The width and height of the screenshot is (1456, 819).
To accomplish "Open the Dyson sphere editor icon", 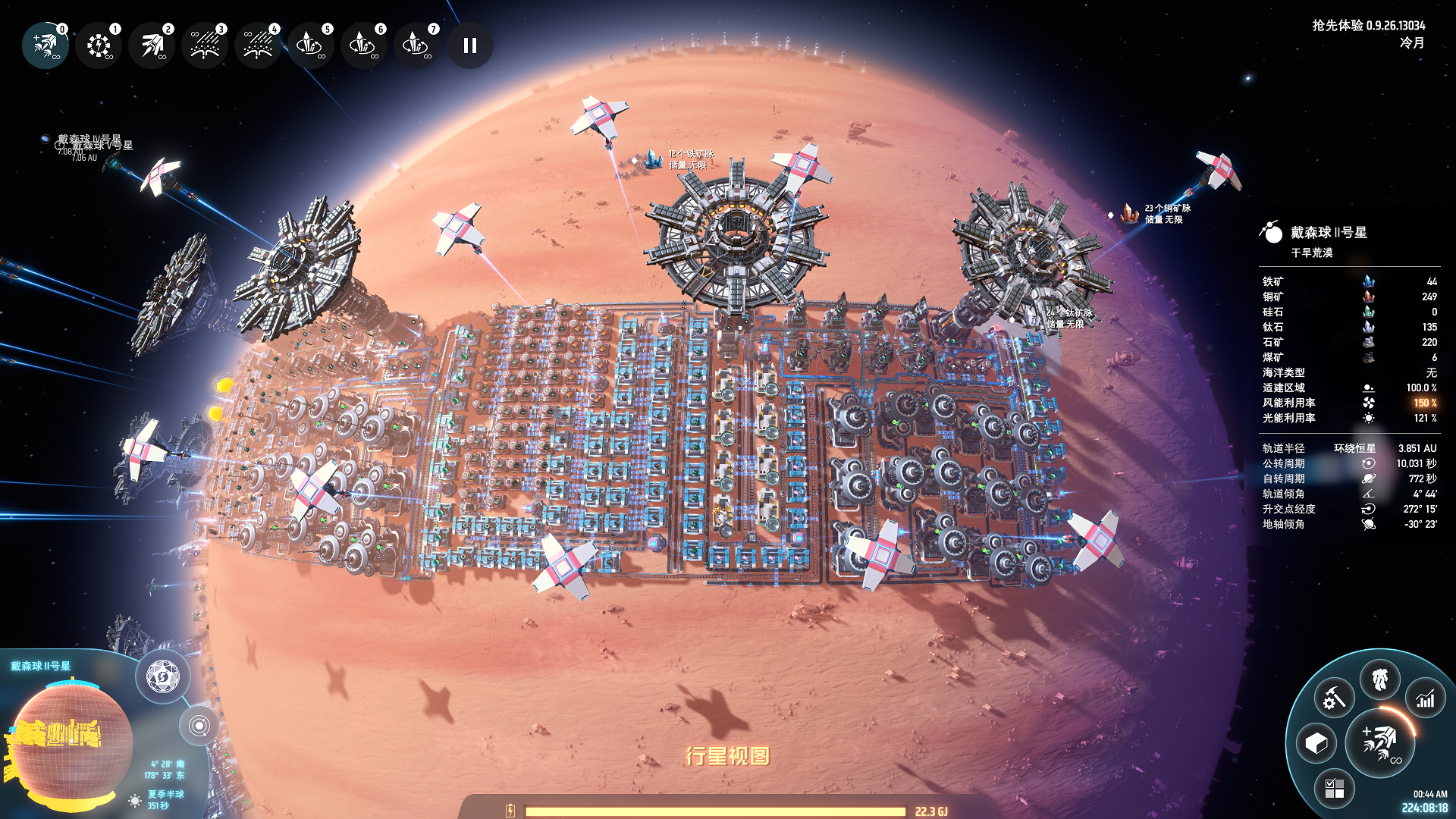I will point(162,676).
